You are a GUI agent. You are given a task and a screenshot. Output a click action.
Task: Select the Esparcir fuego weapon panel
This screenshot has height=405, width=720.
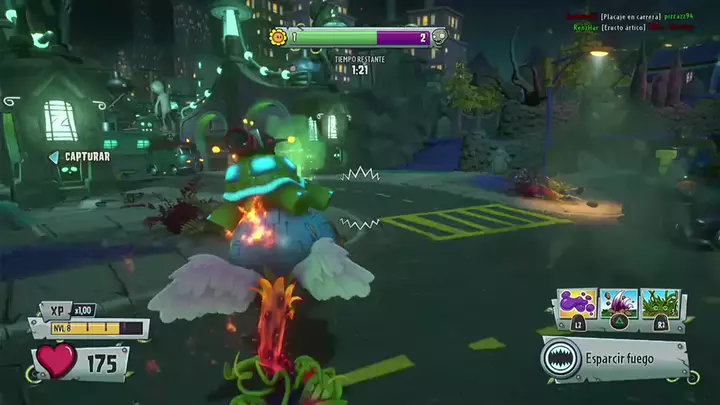coord(614,358)
